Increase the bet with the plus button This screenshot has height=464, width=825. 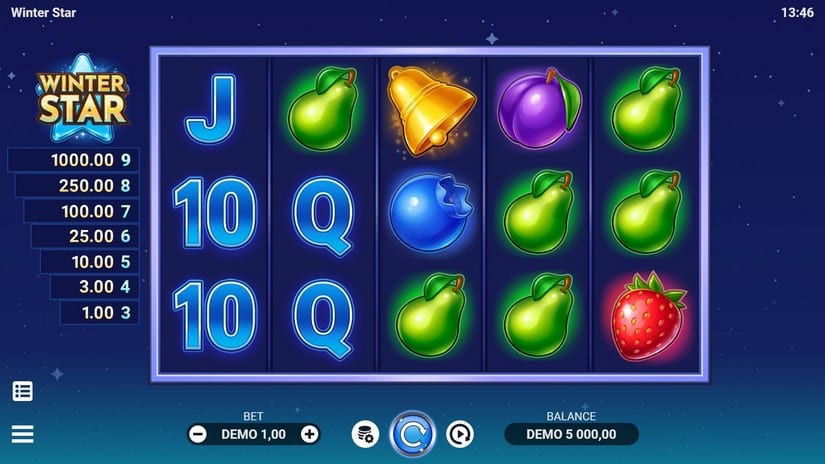tap(310, 434)
